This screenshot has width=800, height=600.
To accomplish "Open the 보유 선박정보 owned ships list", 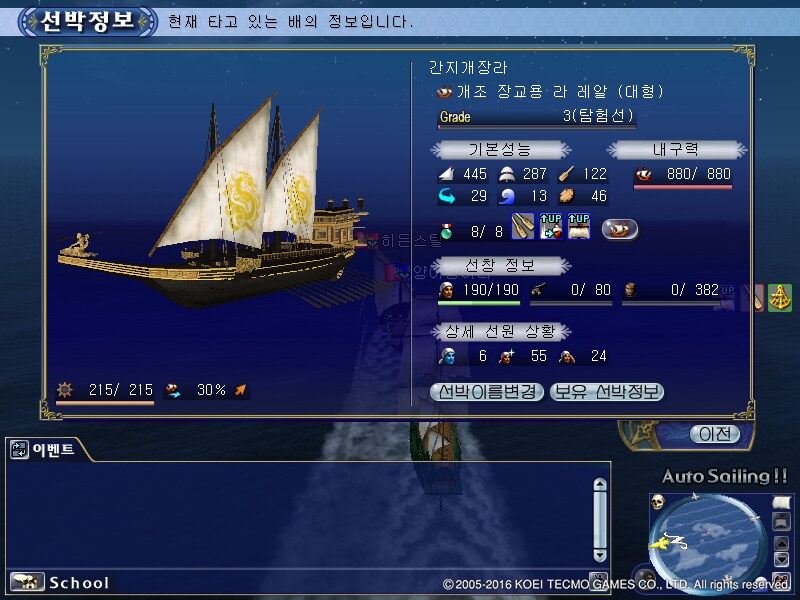I will tap(607, 392).
